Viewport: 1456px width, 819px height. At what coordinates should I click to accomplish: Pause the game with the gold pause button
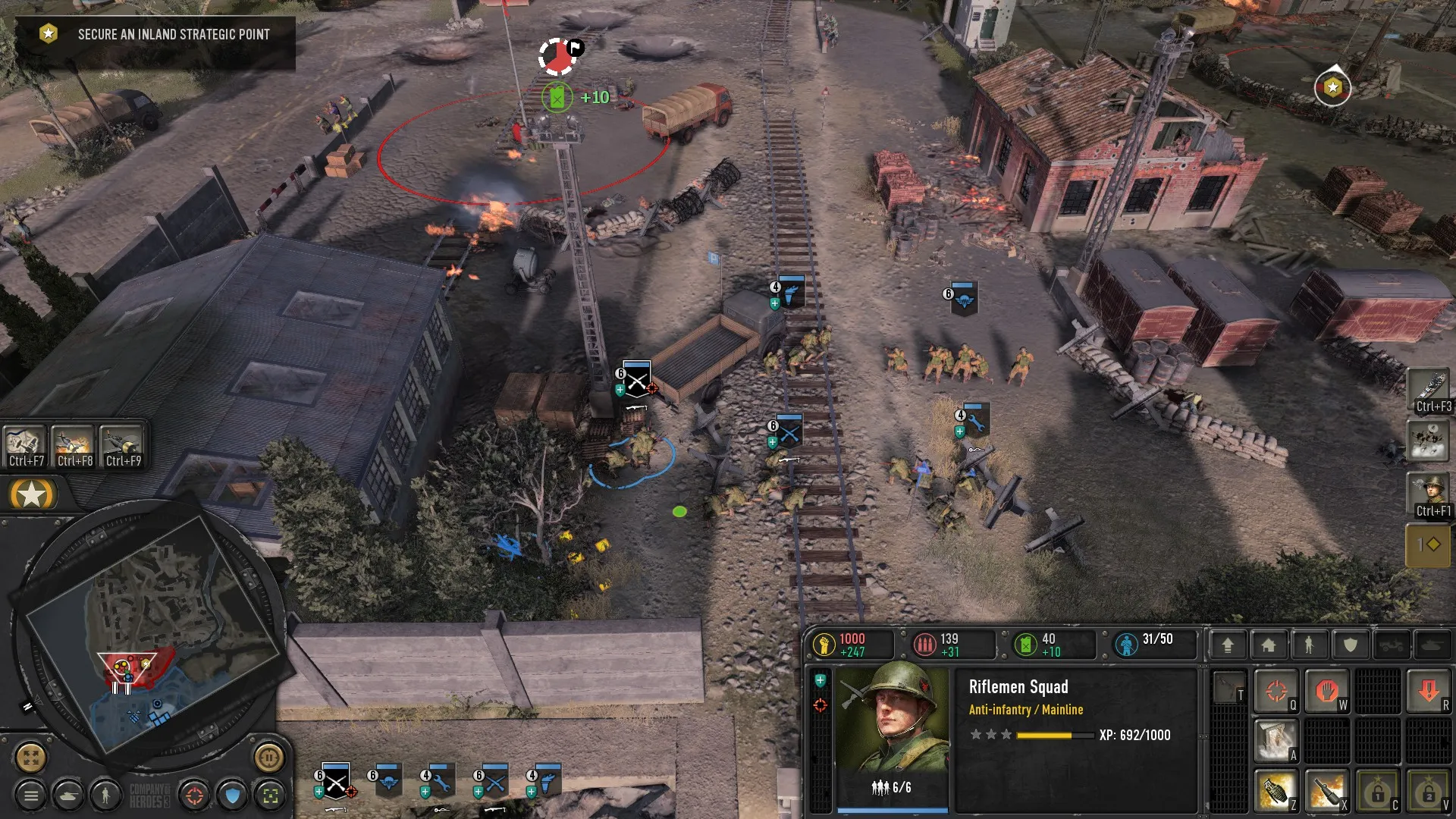[268, 756]
